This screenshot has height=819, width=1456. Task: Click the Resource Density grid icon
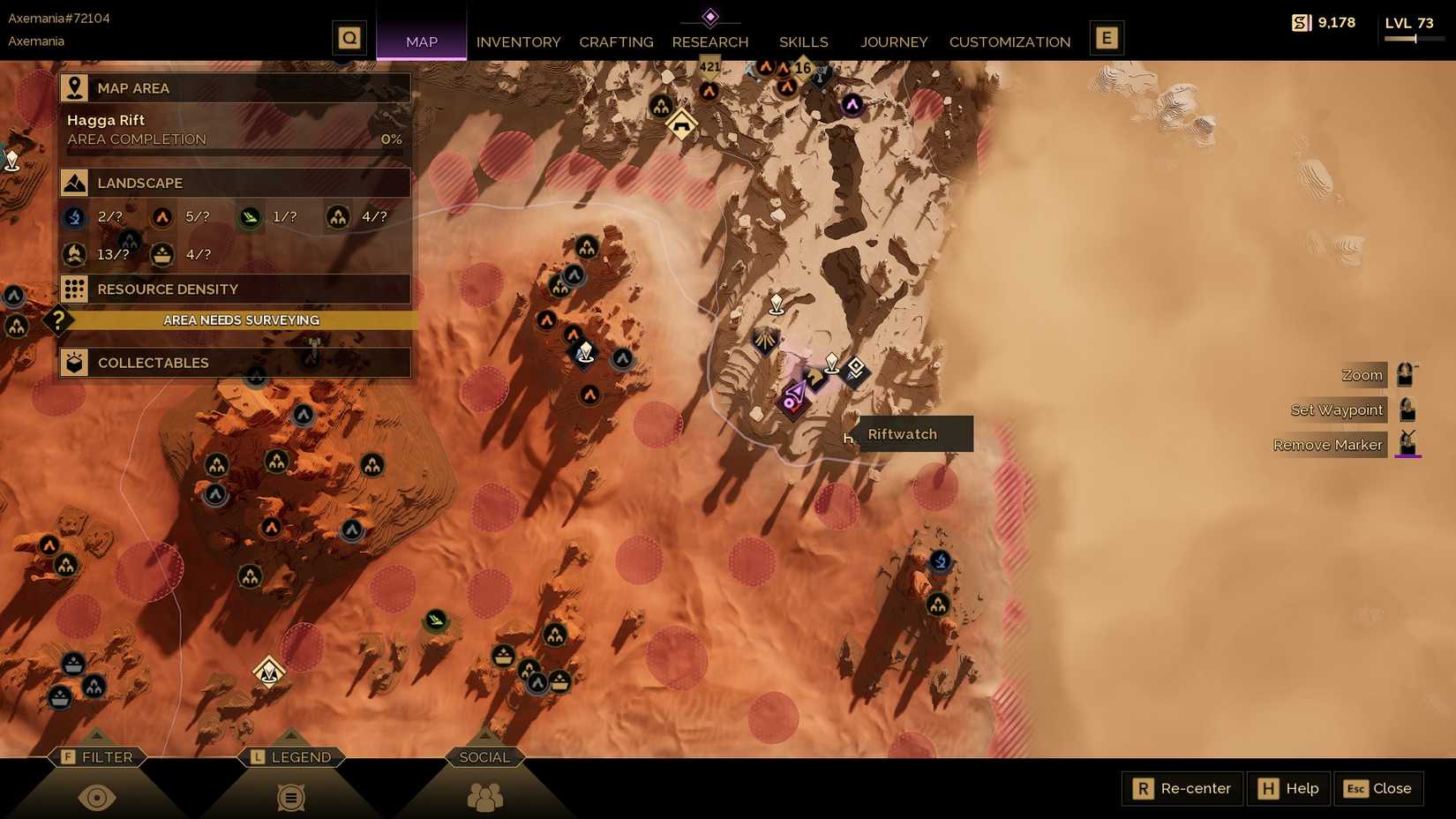point(74,289)
